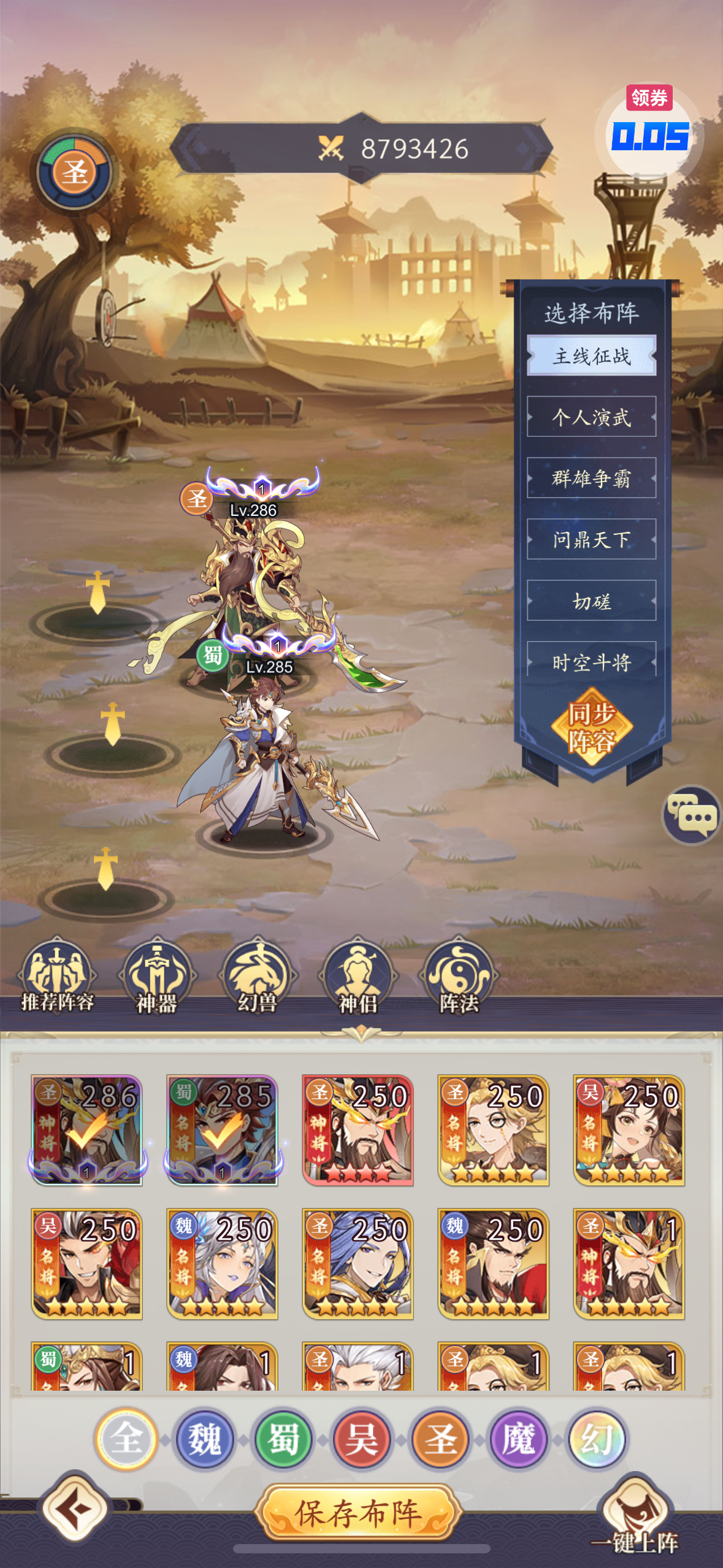The width and height of the screenshot is (723, 1568).
Task: Select the 主线征战 formation option
Action: click(x=591, y=356)
